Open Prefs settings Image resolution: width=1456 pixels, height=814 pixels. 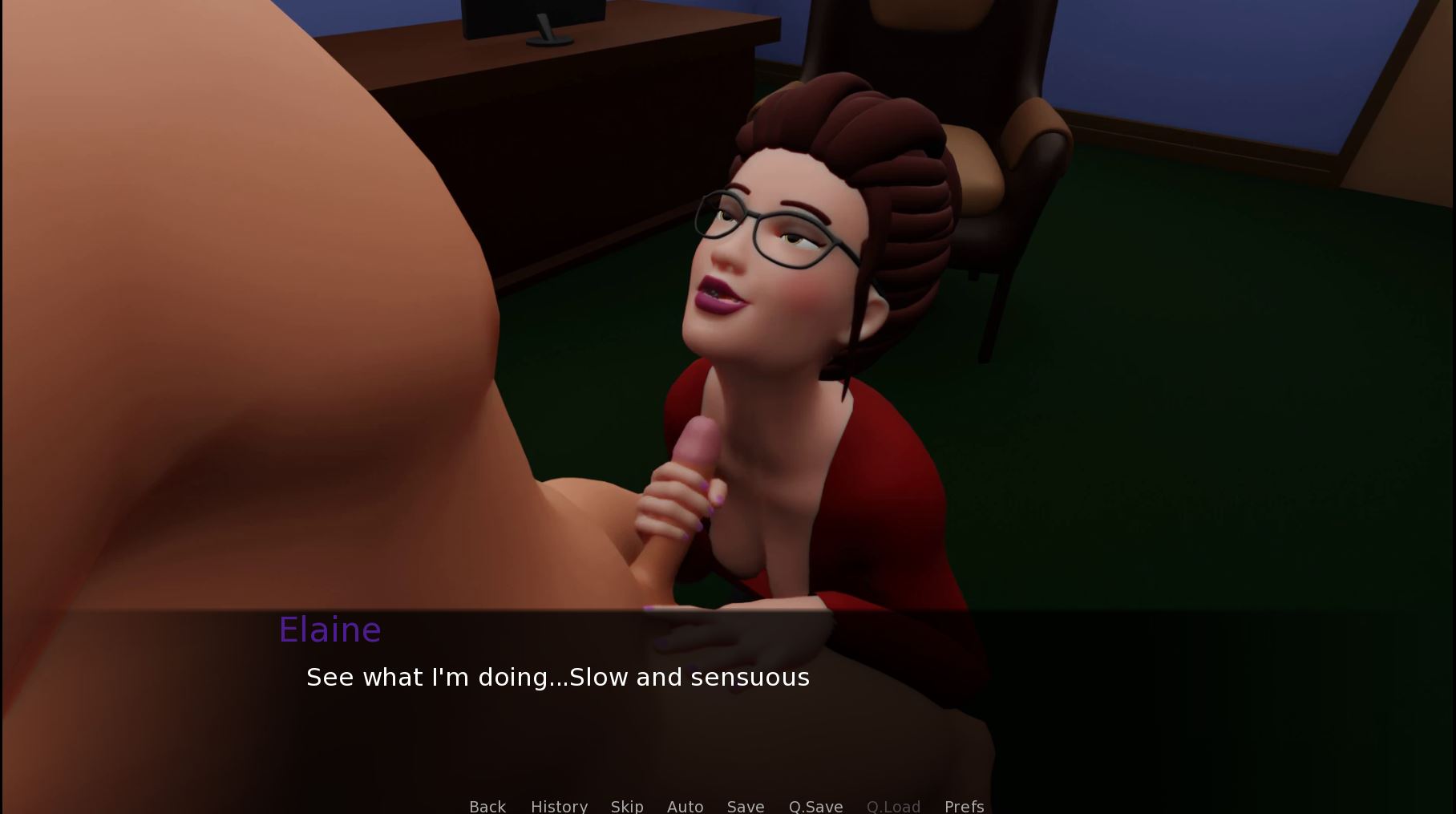pyautogui.click(x=964, y=805)
